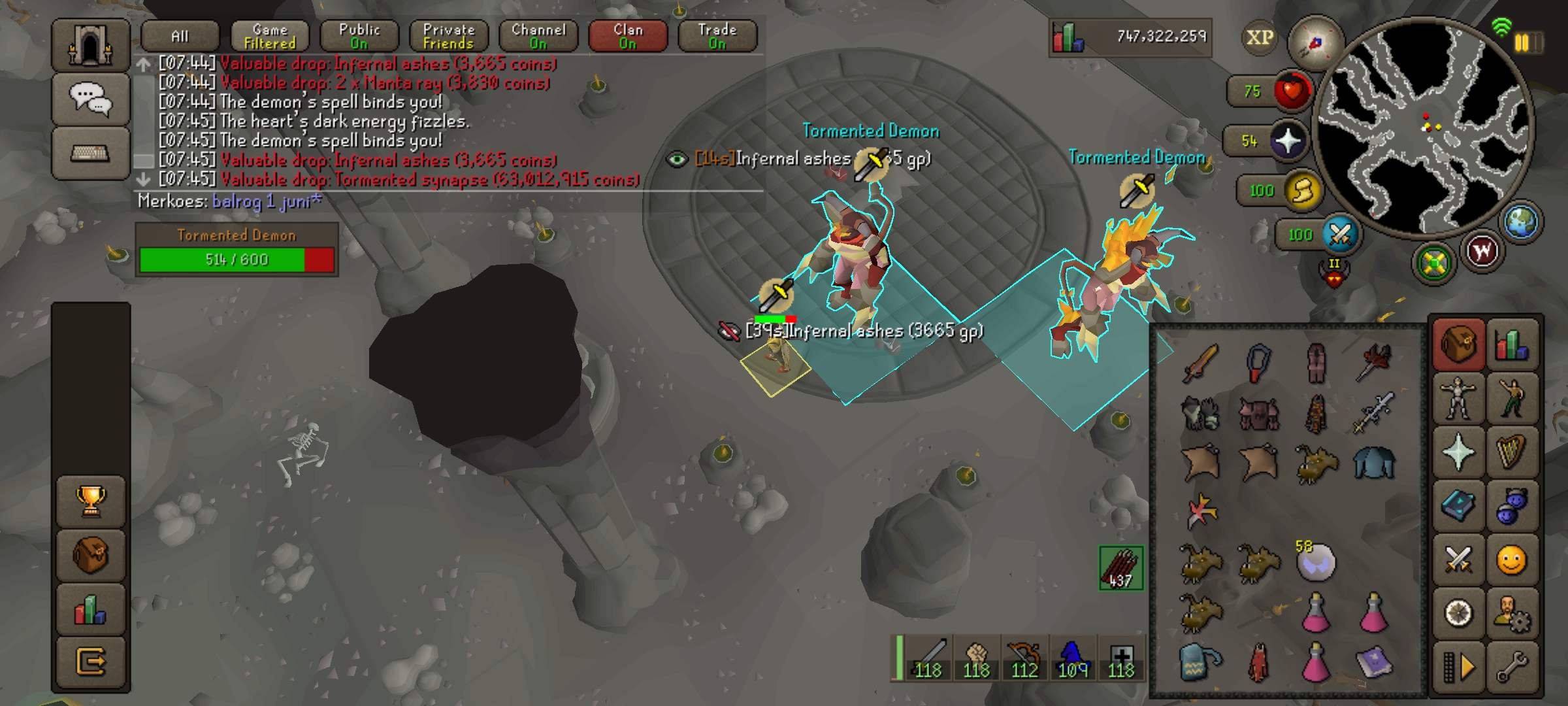
Task: Click the blue platebody in inventory
Action: pyautogui.click(x=1373, y=463)
